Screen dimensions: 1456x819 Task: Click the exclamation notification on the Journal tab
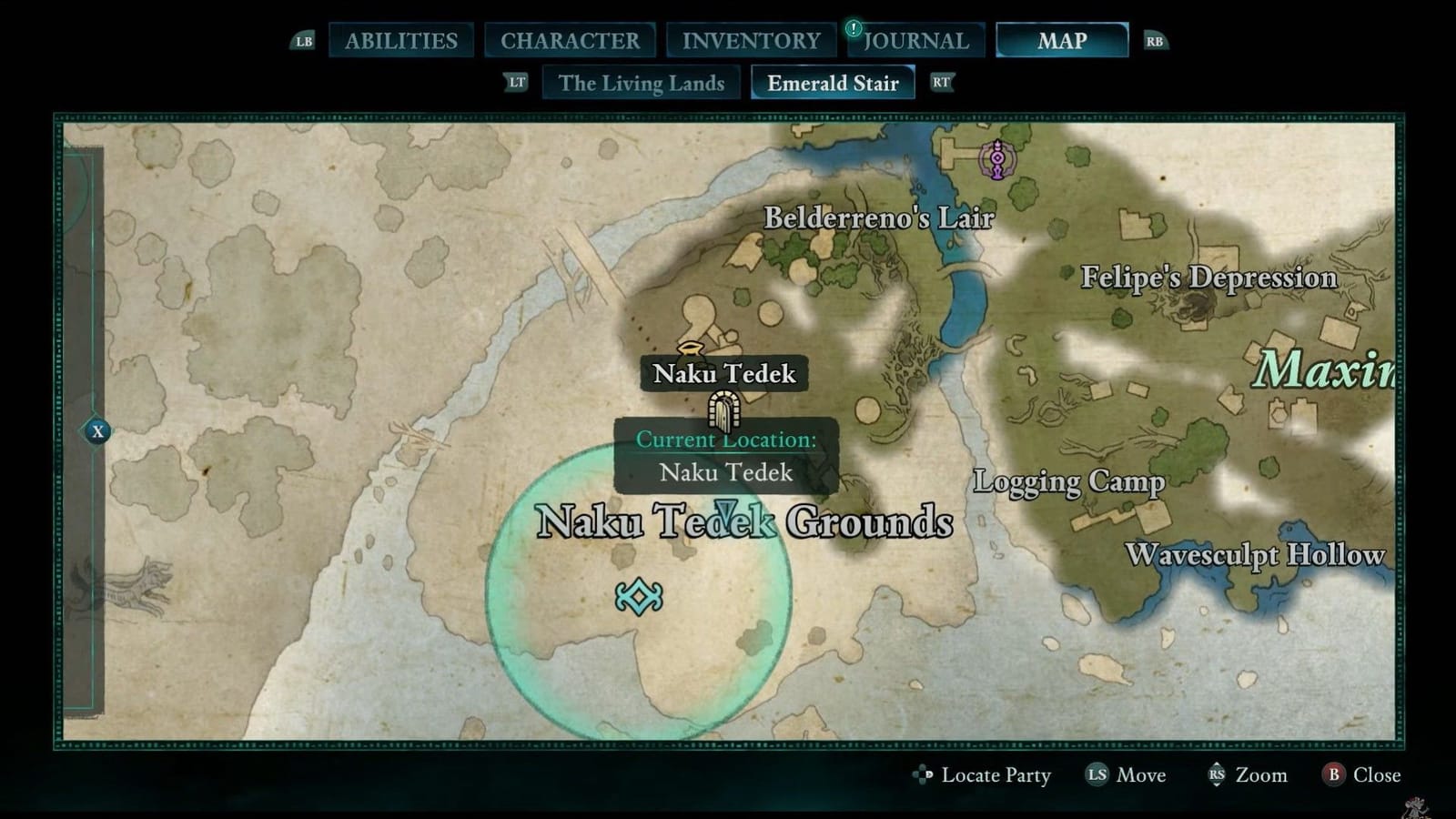coord(852,28)
